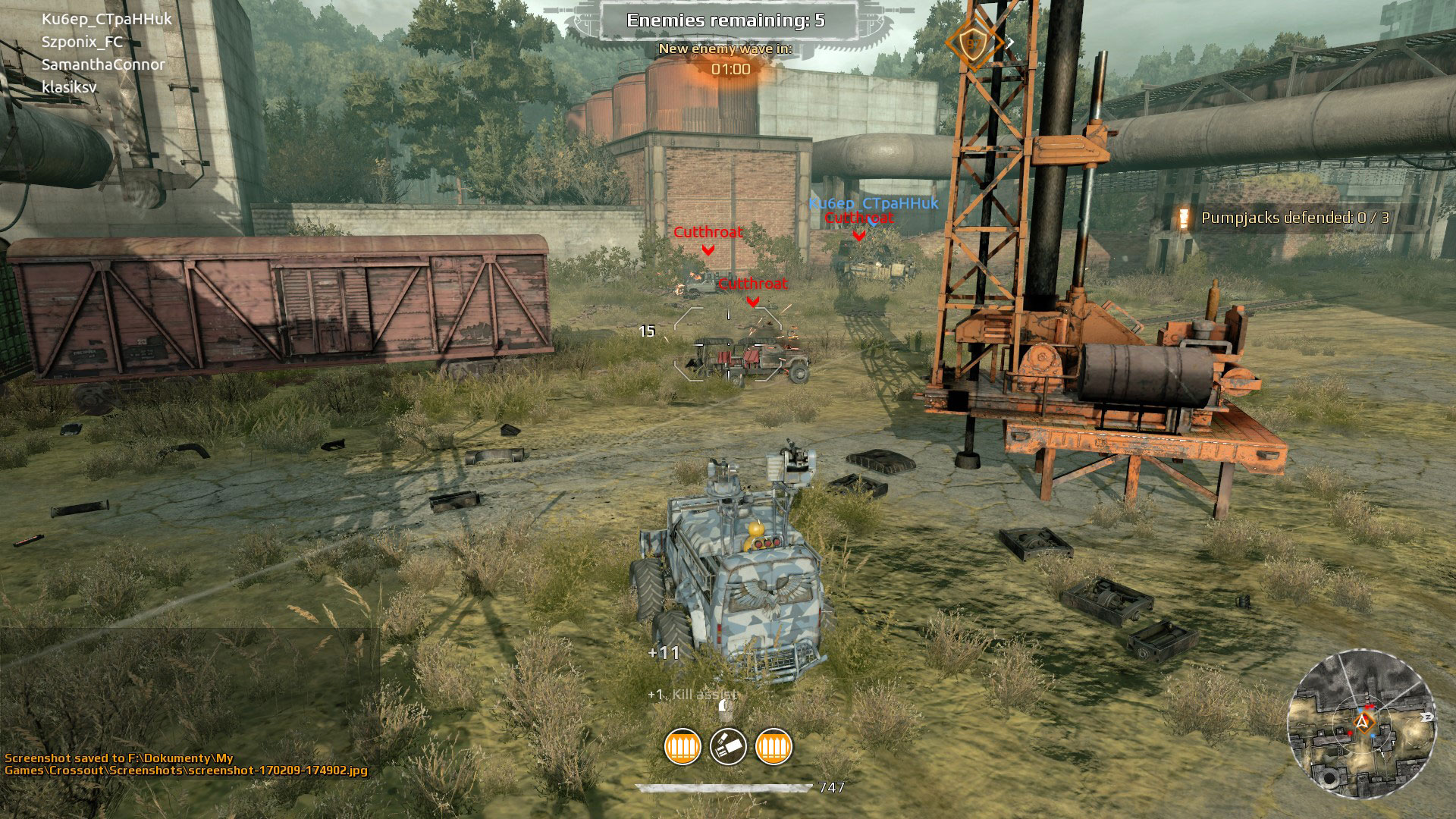Select Ku6ep_CTpaHHuk in the player list
This screenshot has height=819, width=1456.
107,19
